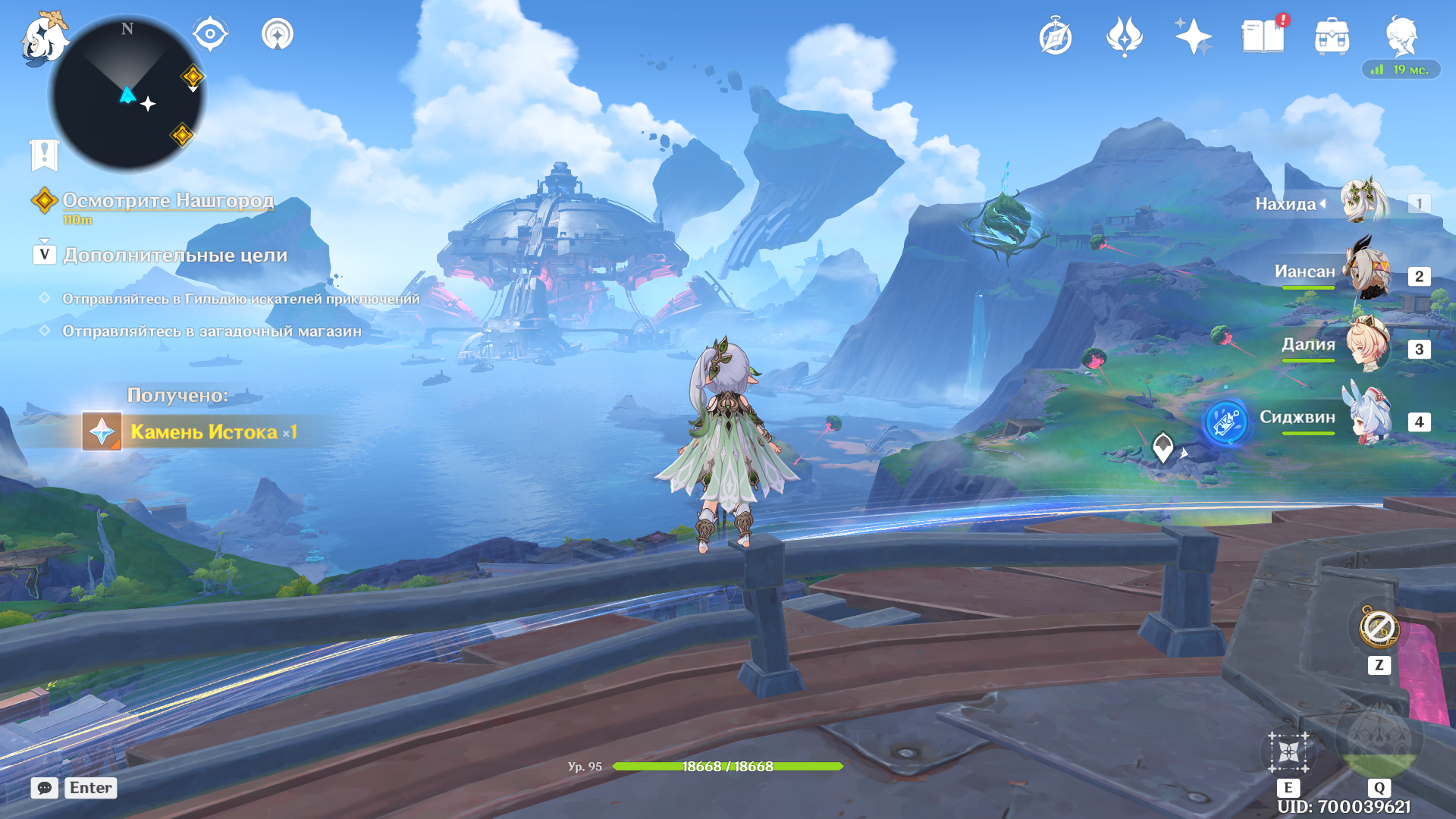Screen dimensions: 1456x819
Task: Activate Nahida's elemental skill icon
Action: (x=1288, y=752)
